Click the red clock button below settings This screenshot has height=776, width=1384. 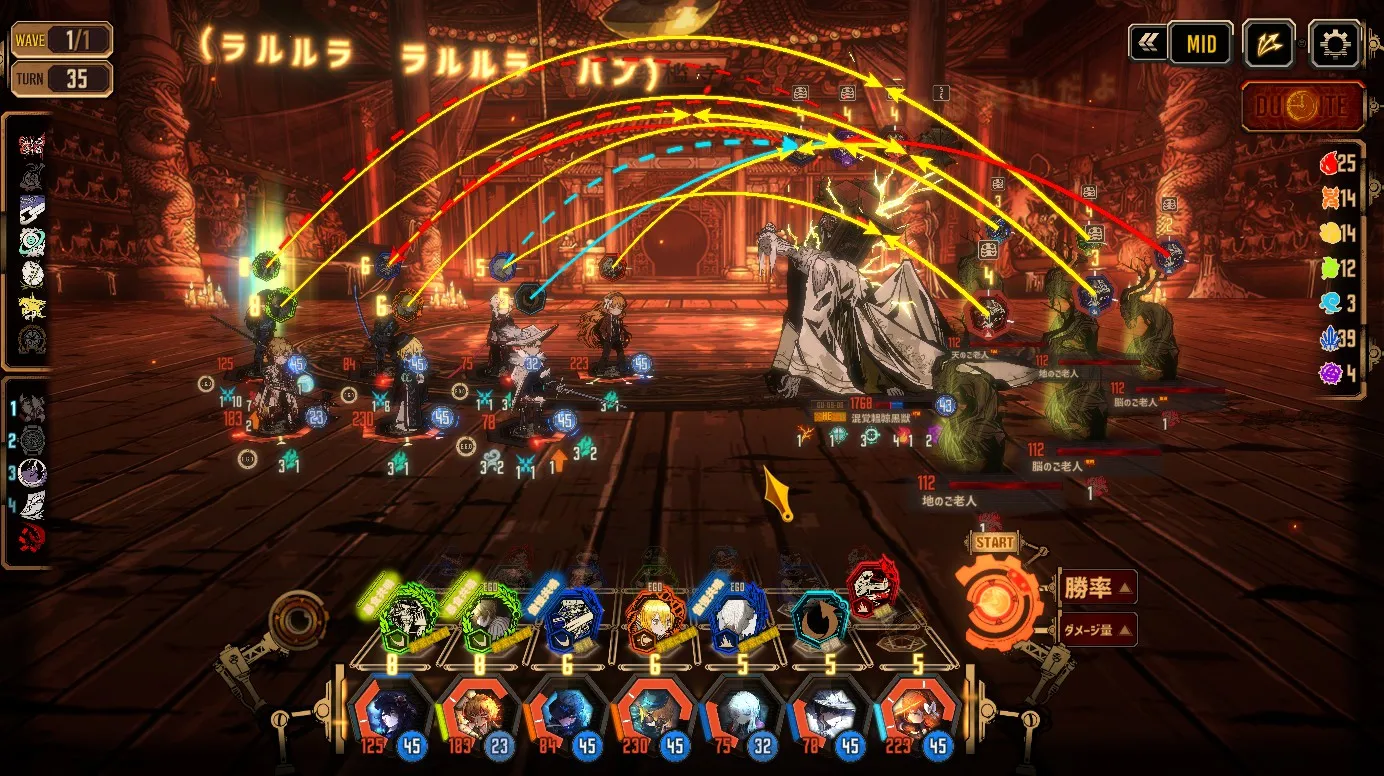(x=1303, y=106)
